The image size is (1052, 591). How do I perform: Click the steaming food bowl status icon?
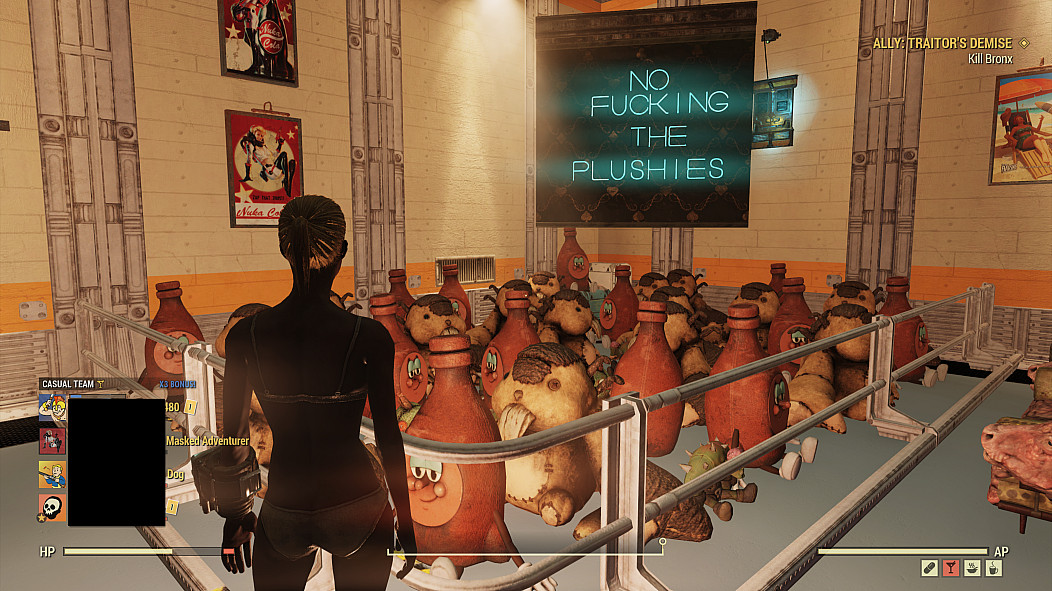tap(972, 568)
